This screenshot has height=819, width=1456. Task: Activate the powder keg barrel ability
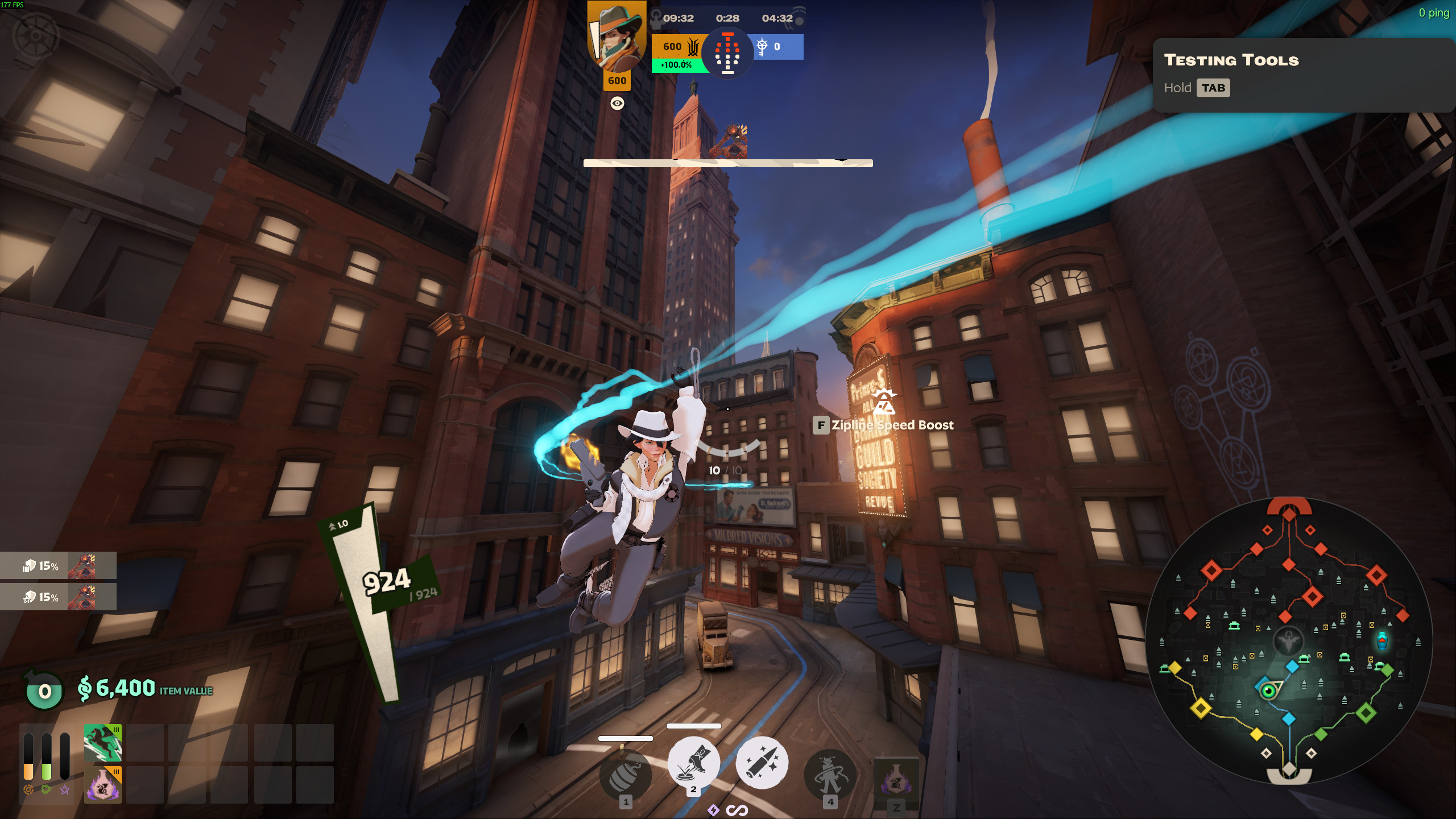tap(626, 775)
